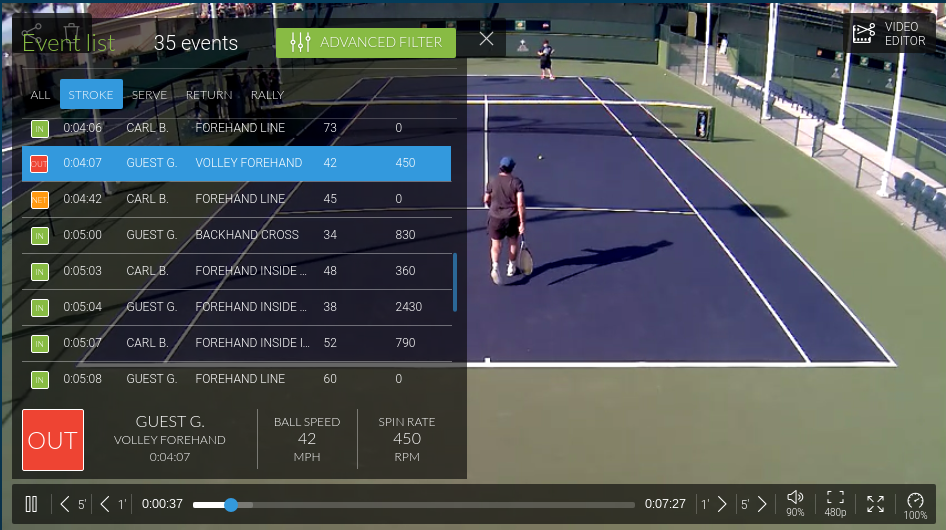This screenshot has height=530, width=946.
Task: Choose the 0:04:42 forehand line NET event
Action: tap(236, 199)
